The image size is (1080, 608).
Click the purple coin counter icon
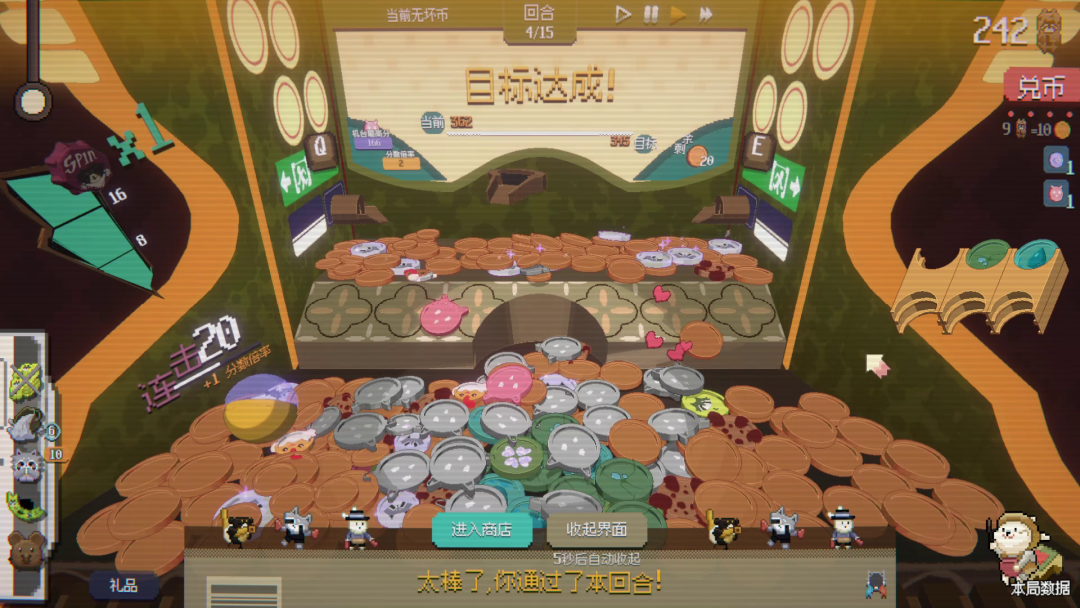[1055, 160]
